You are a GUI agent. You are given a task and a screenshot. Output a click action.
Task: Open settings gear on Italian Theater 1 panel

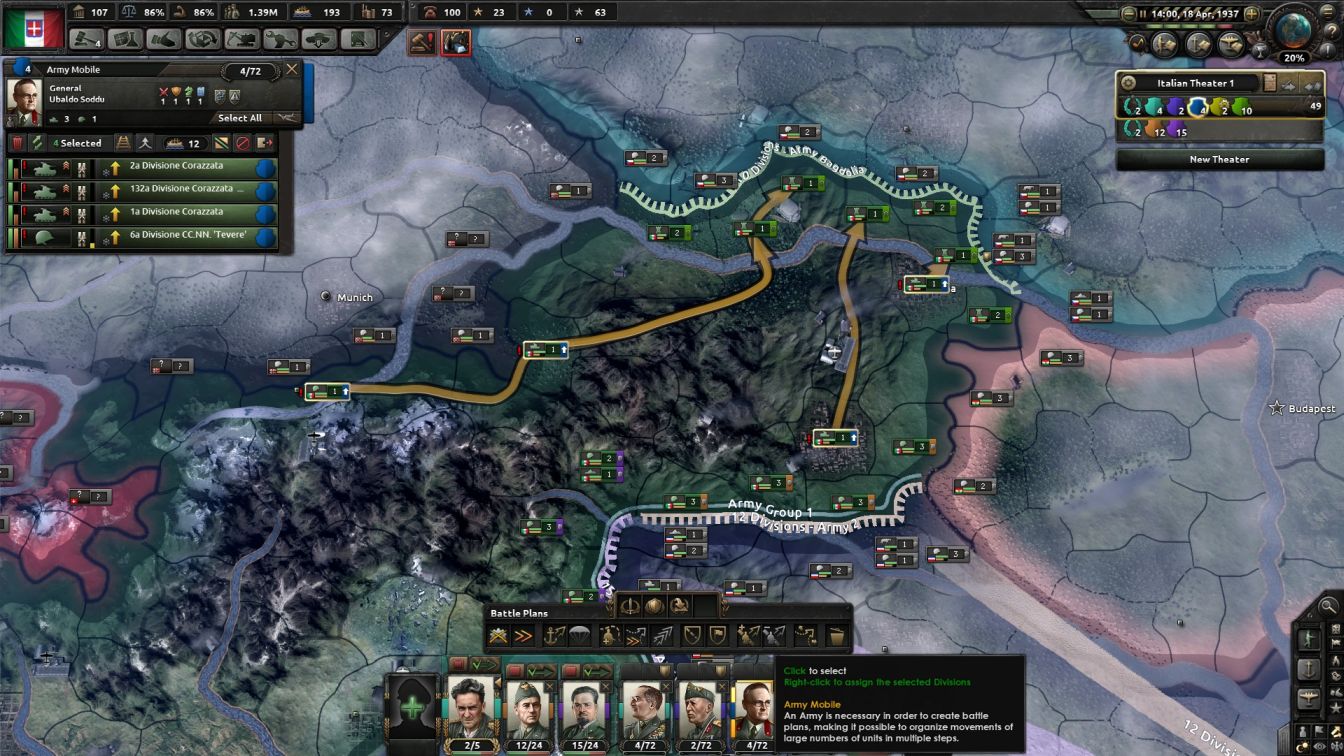pos(1129,82)
